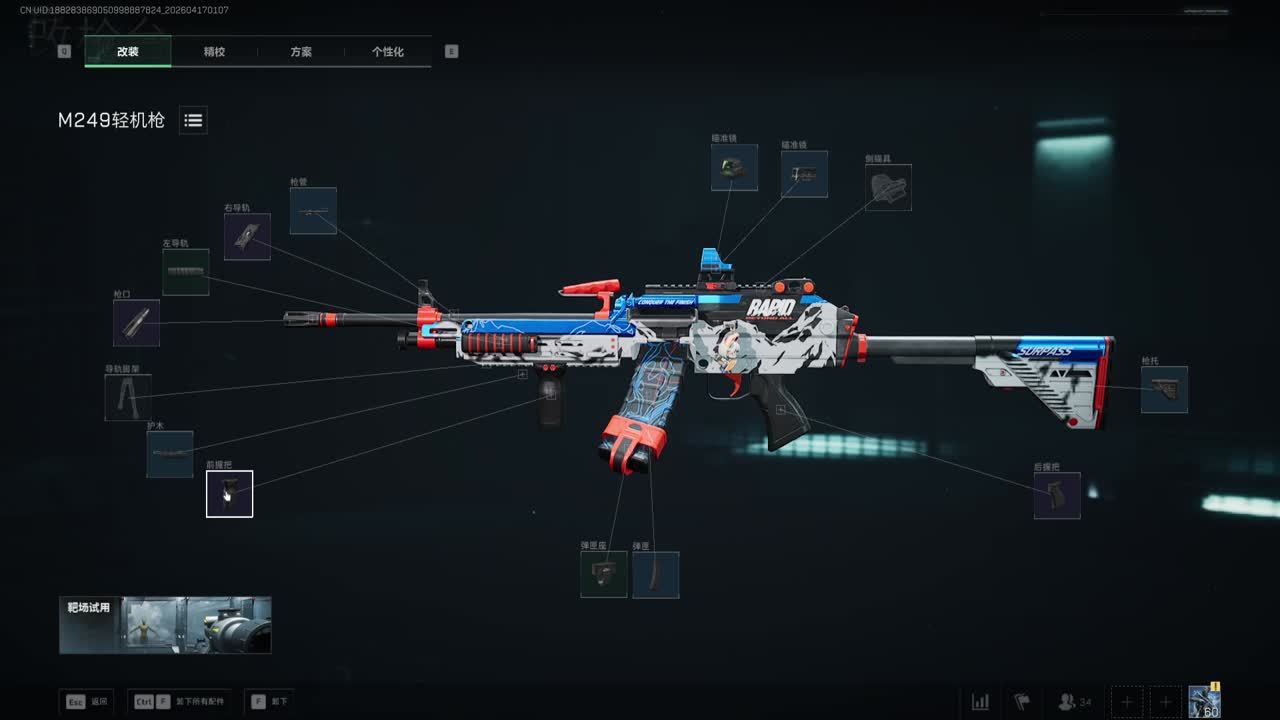Select the 枪口 muzzle slot
Image resolution: width=1280 pixels, height=720 pixels.
pyautogui.click(x=136, y=323)
